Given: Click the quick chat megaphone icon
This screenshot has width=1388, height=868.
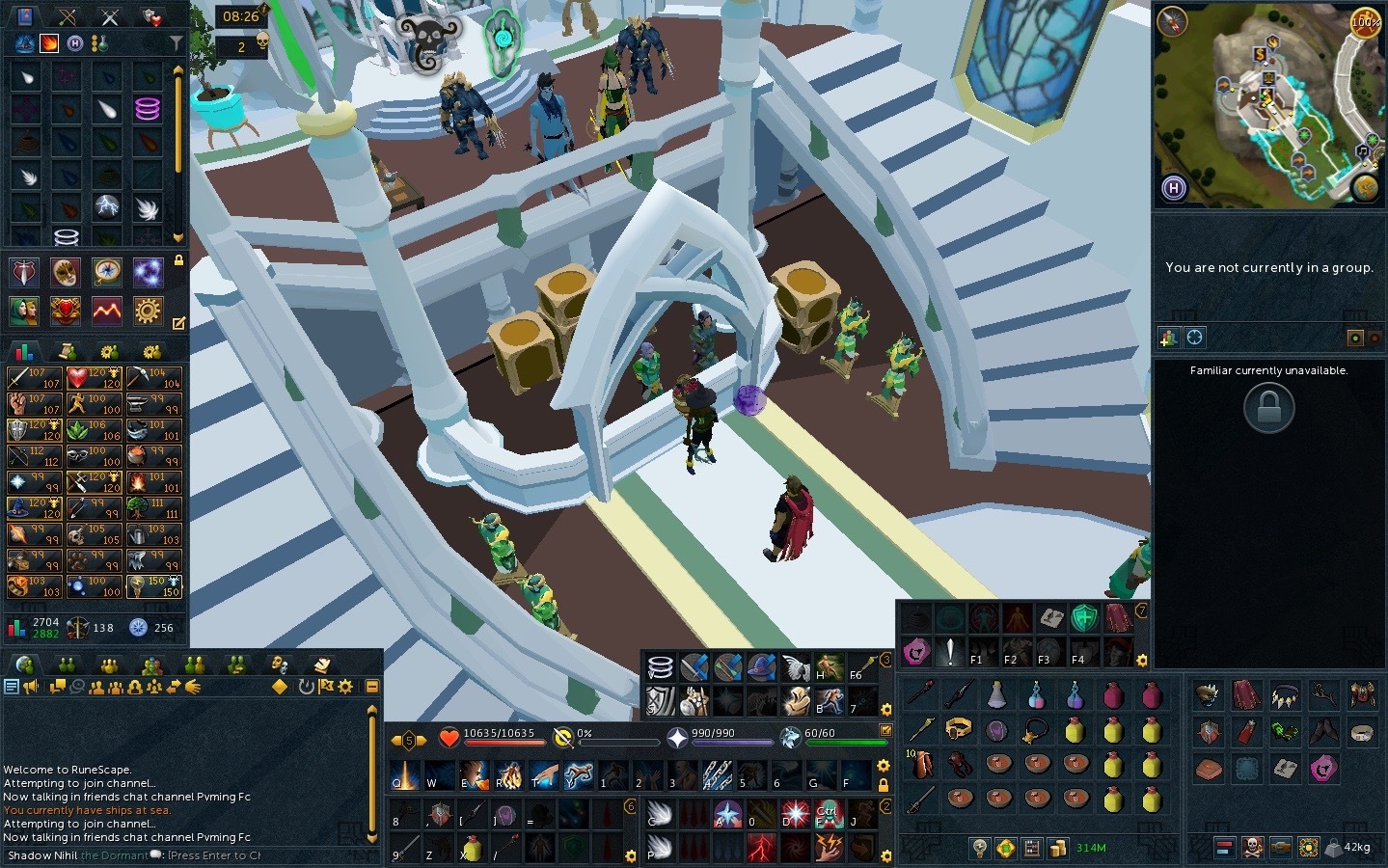Looking at the screenshot, I should click(x=30, y=687).
